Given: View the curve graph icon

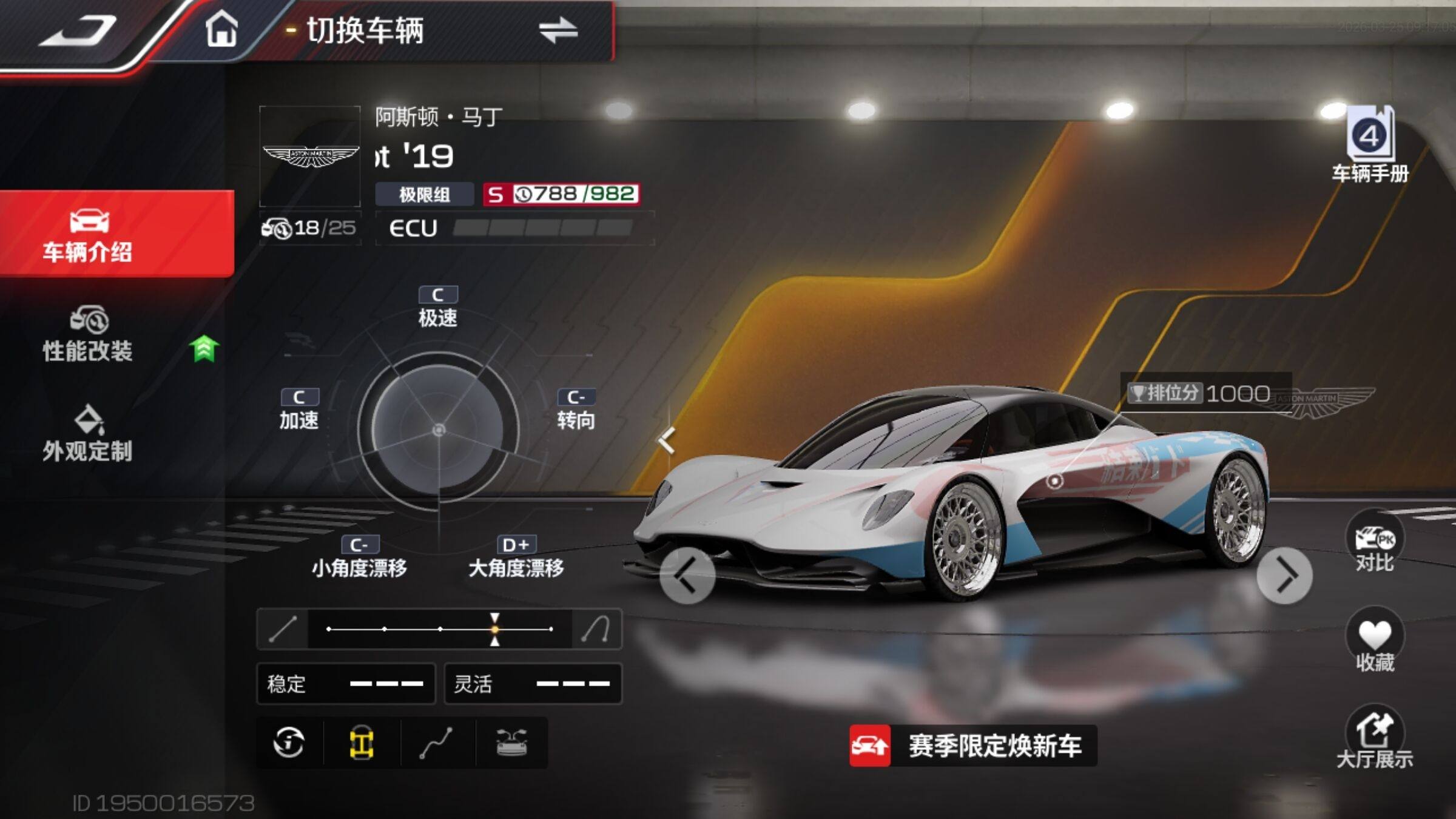Looking at the screenshot, I should [x=437, y=743].
